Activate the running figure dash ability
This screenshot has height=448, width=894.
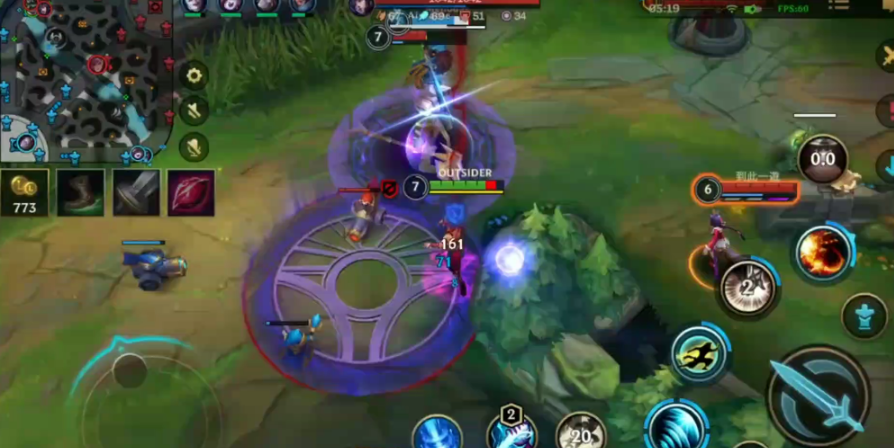point(699,353)
